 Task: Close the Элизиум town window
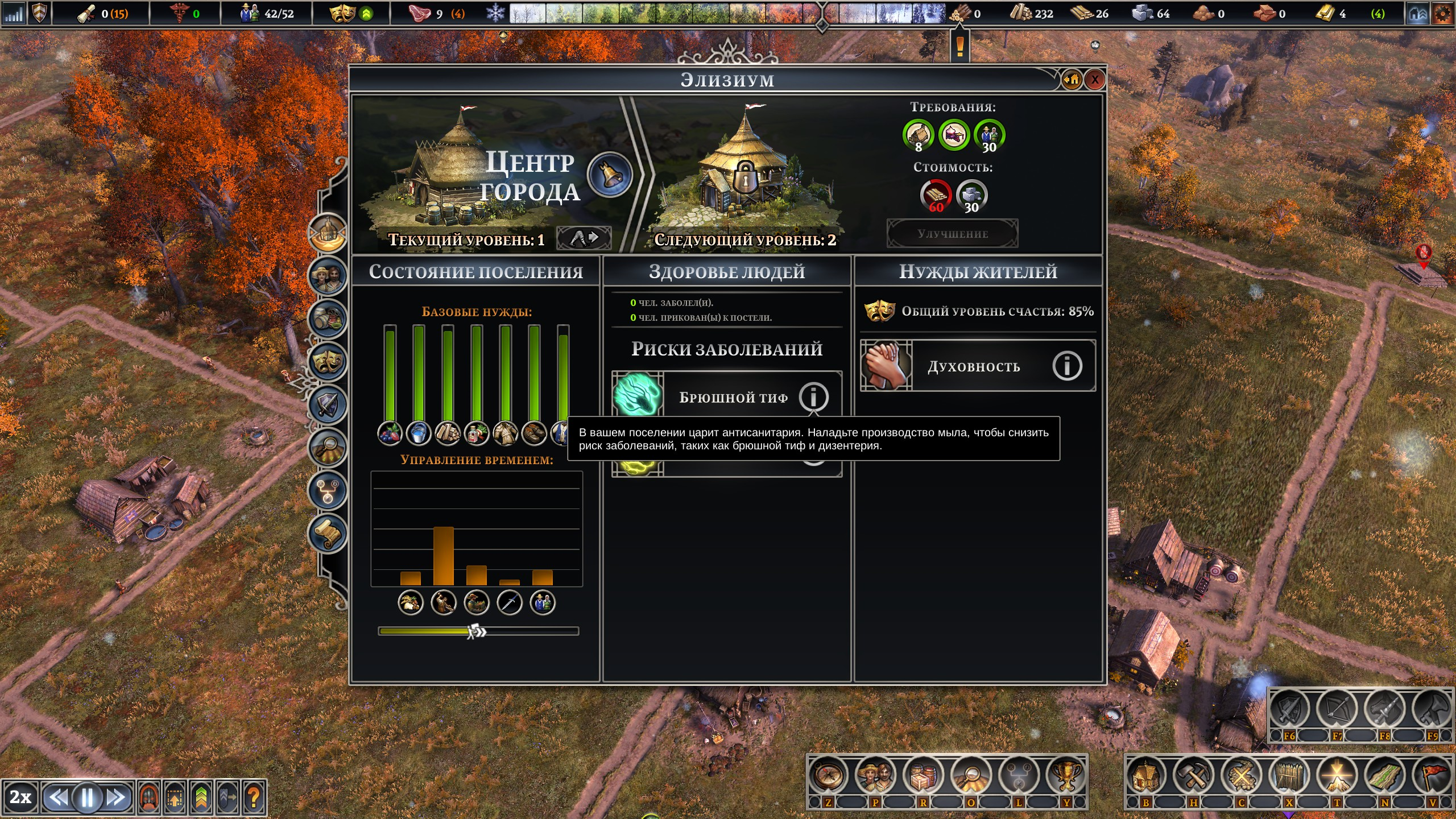pyautogui.click(x=1095, y=80)
